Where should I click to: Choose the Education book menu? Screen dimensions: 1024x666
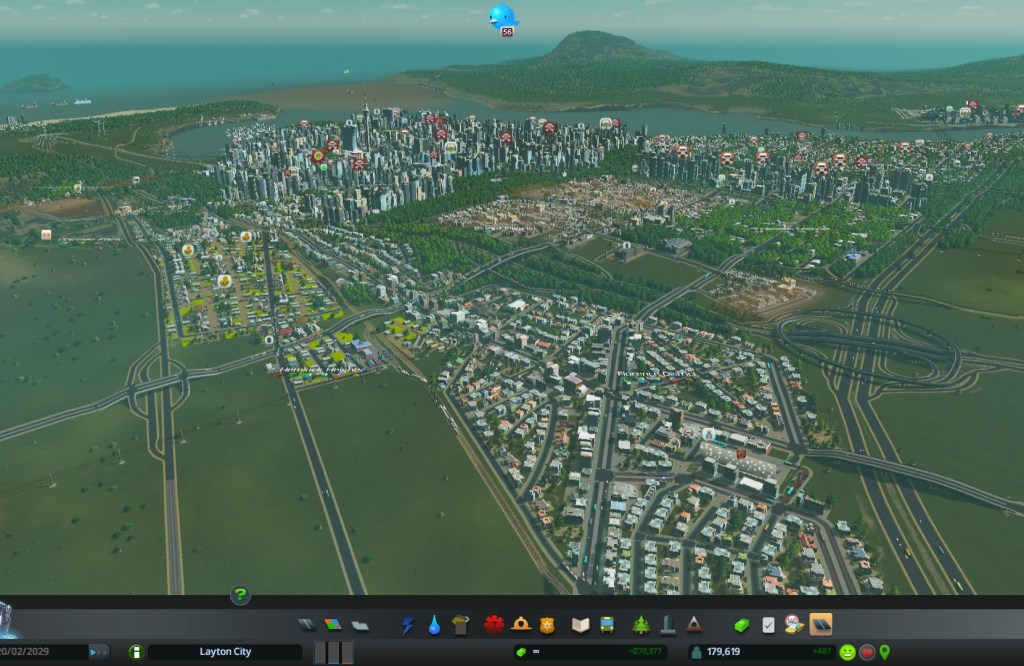tap(580, 625)
